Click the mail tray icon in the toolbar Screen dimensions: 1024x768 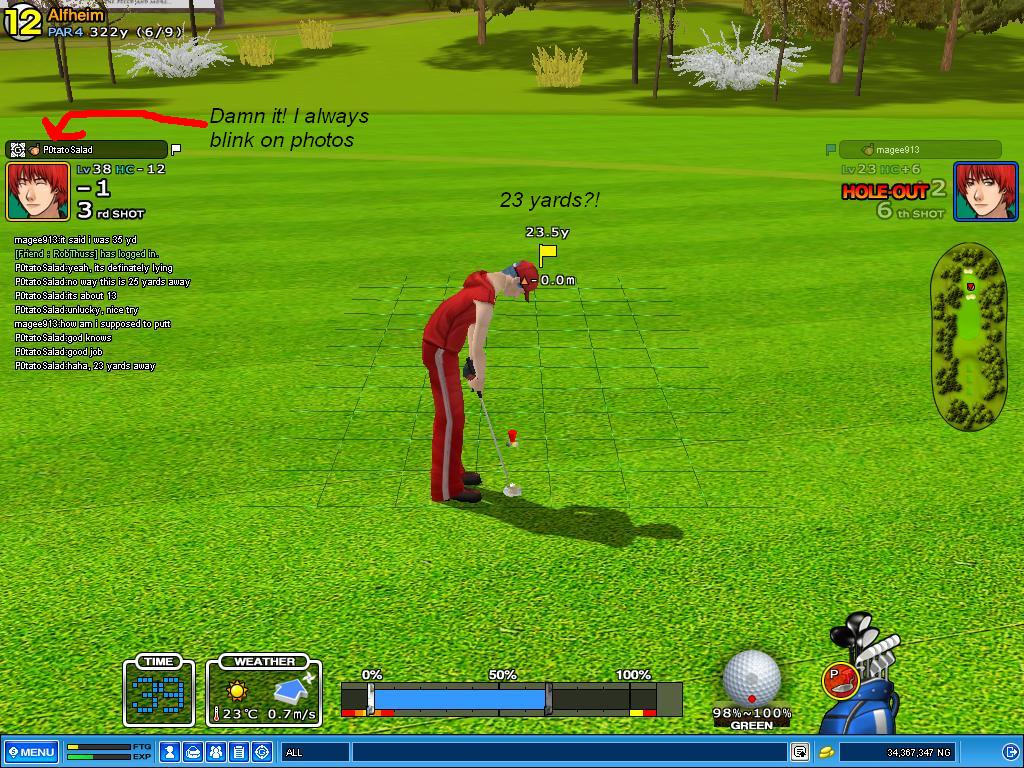[x=194, y=752]
